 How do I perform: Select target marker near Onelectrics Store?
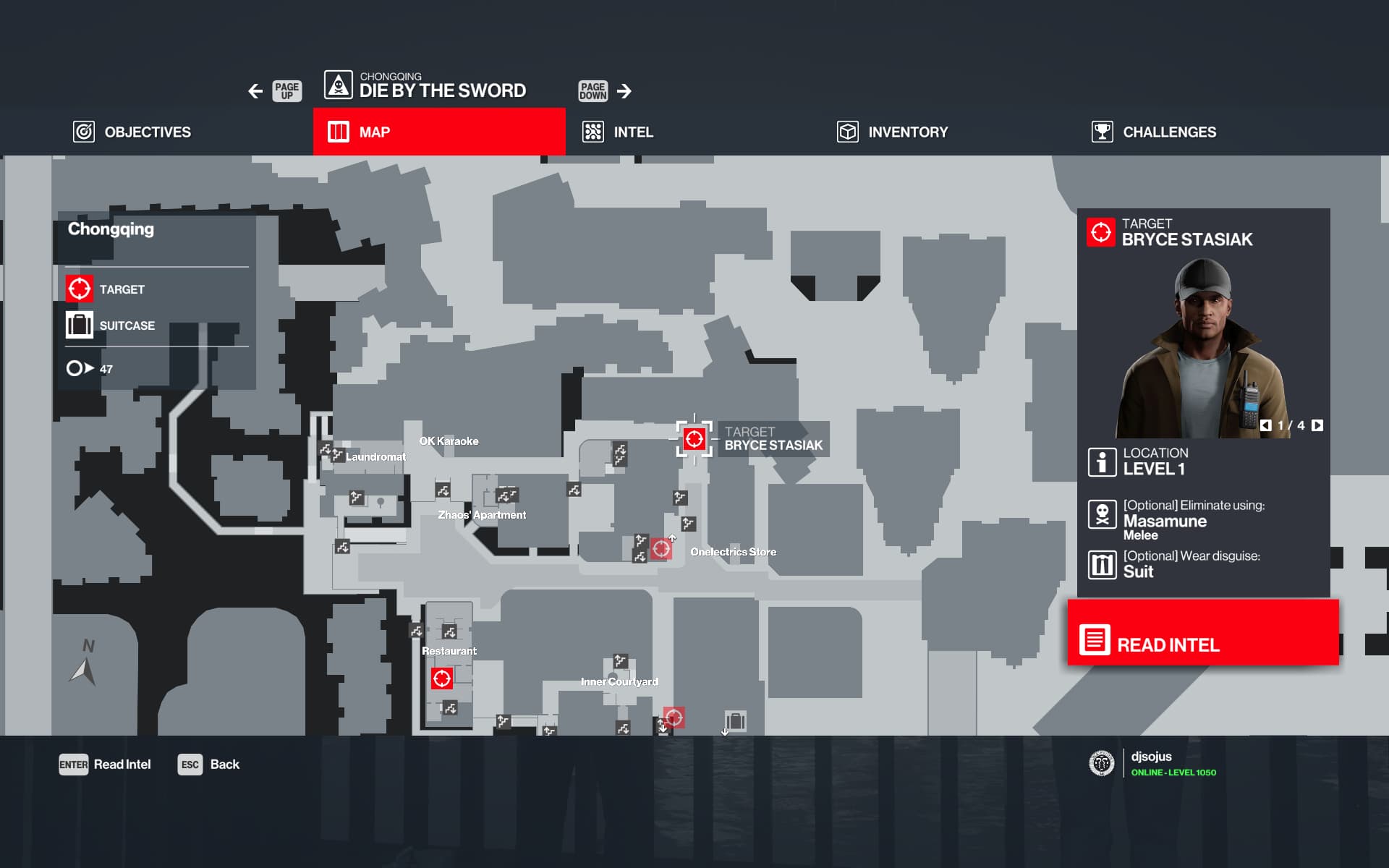click(661, 549)
